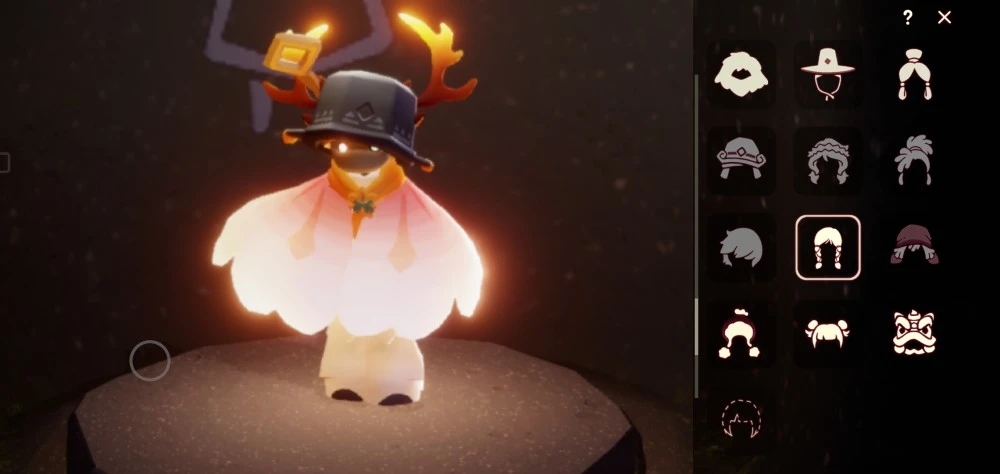Open the question mark help
The width and height of the screenshot is (1000, 474).
click(907, 17)
